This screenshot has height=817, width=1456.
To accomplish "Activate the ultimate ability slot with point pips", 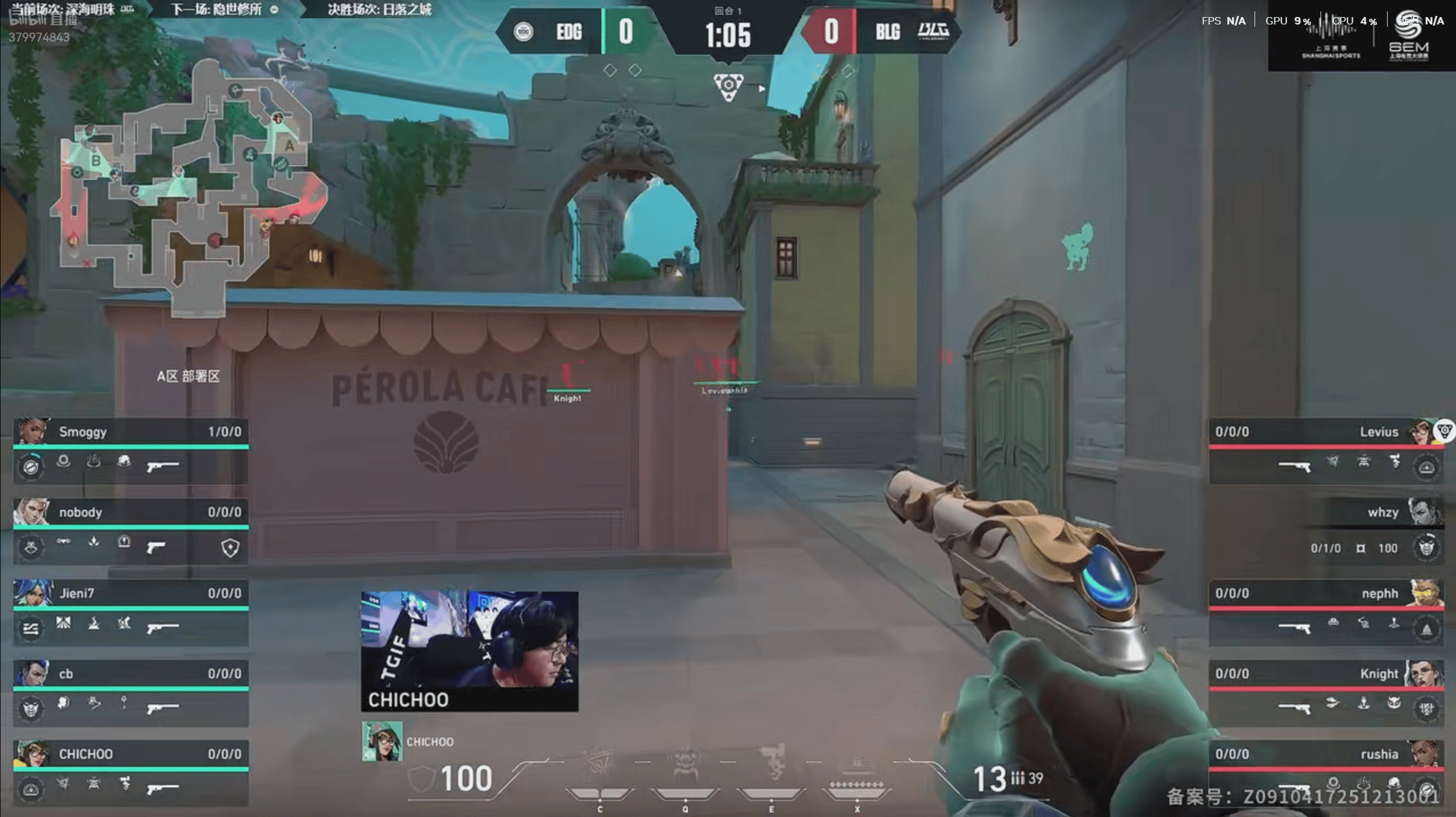I will click(857, 779).
